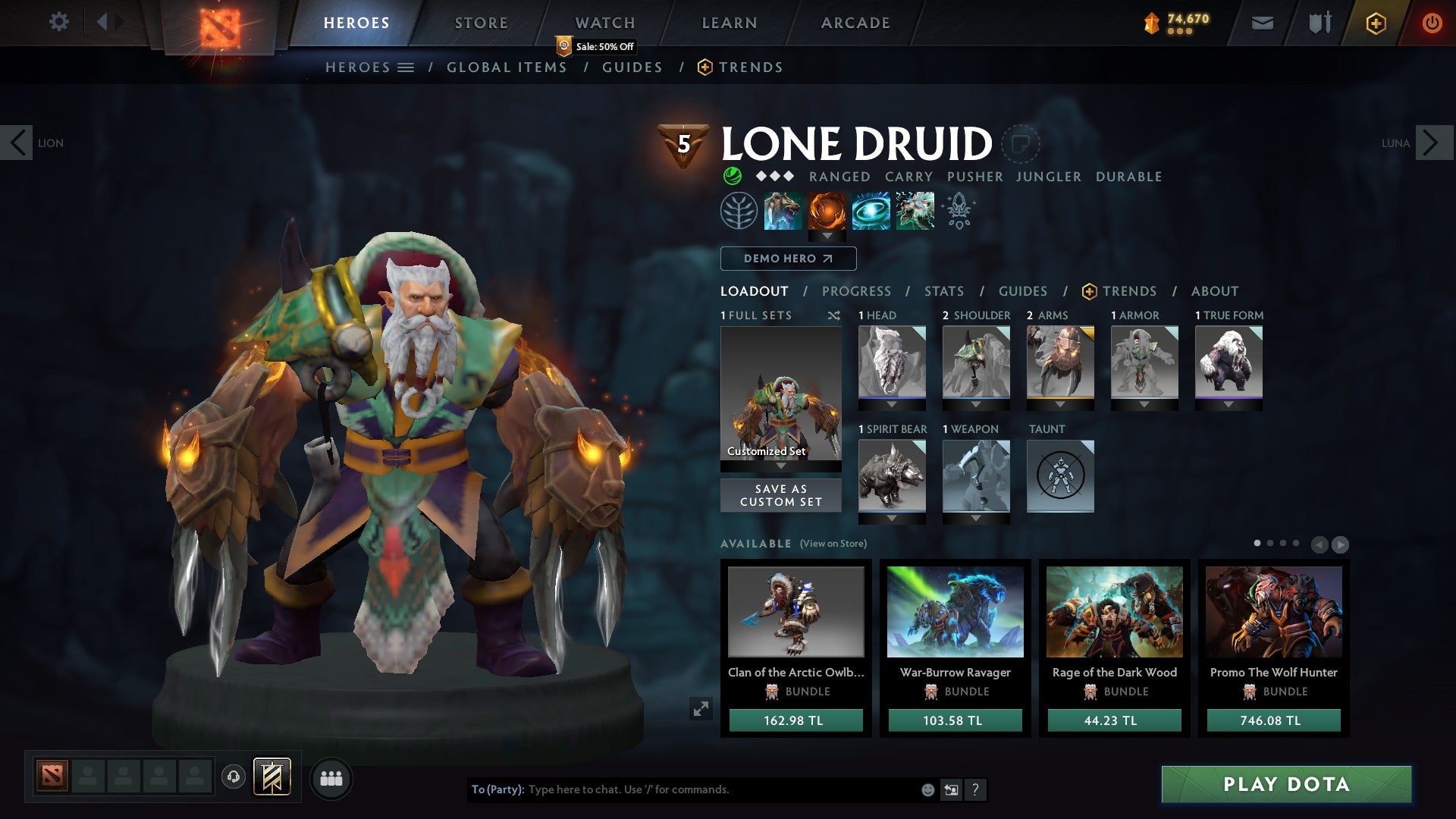Image resolution: width=1456 pixels, height=819 pixels.
Task: Click the armory crossed-swords icon top right
Action: pos(1319,23)
